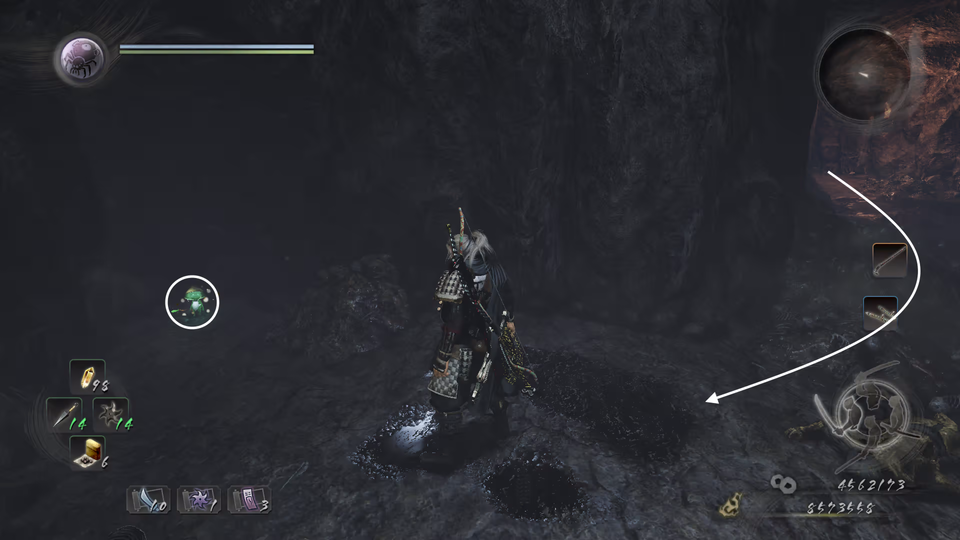
Task: Use the purple talisman scroll shortcut
Action: coord(248,498)
